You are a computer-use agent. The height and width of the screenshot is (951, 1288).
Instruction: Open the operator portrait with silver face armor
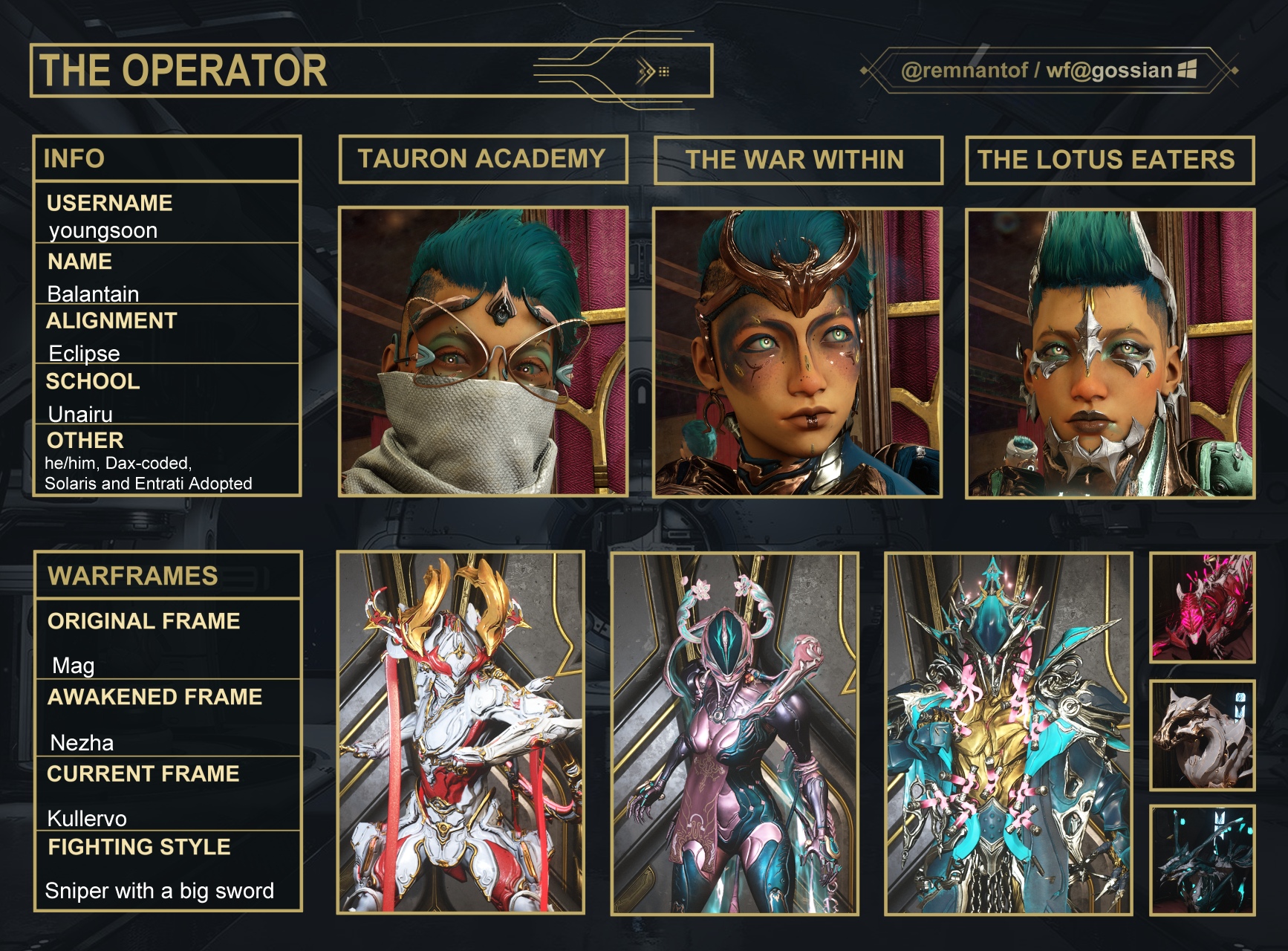(1110, 354)
